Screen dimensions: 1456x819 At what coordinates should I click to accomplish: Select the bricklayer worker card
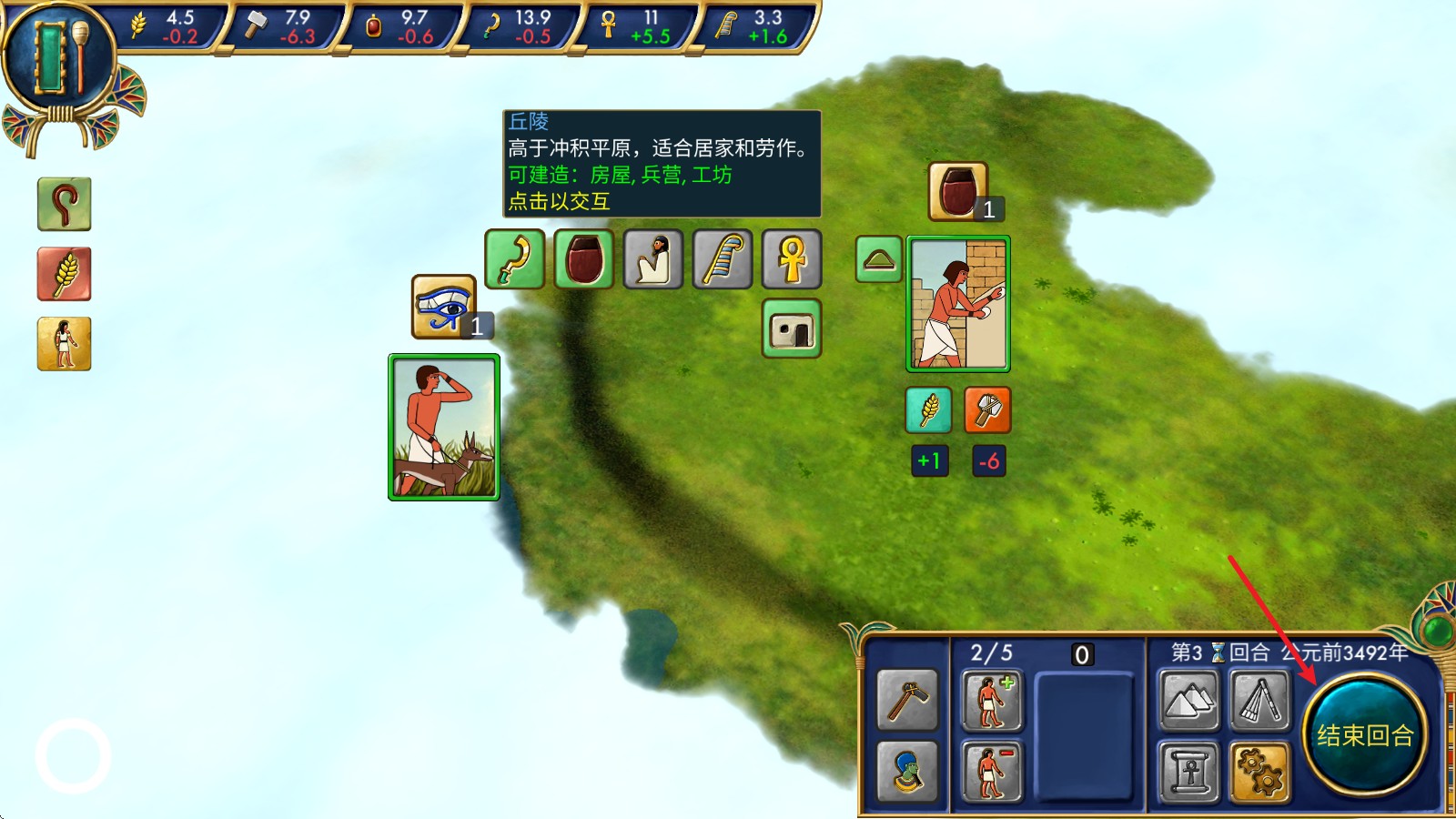click(958, 304)
